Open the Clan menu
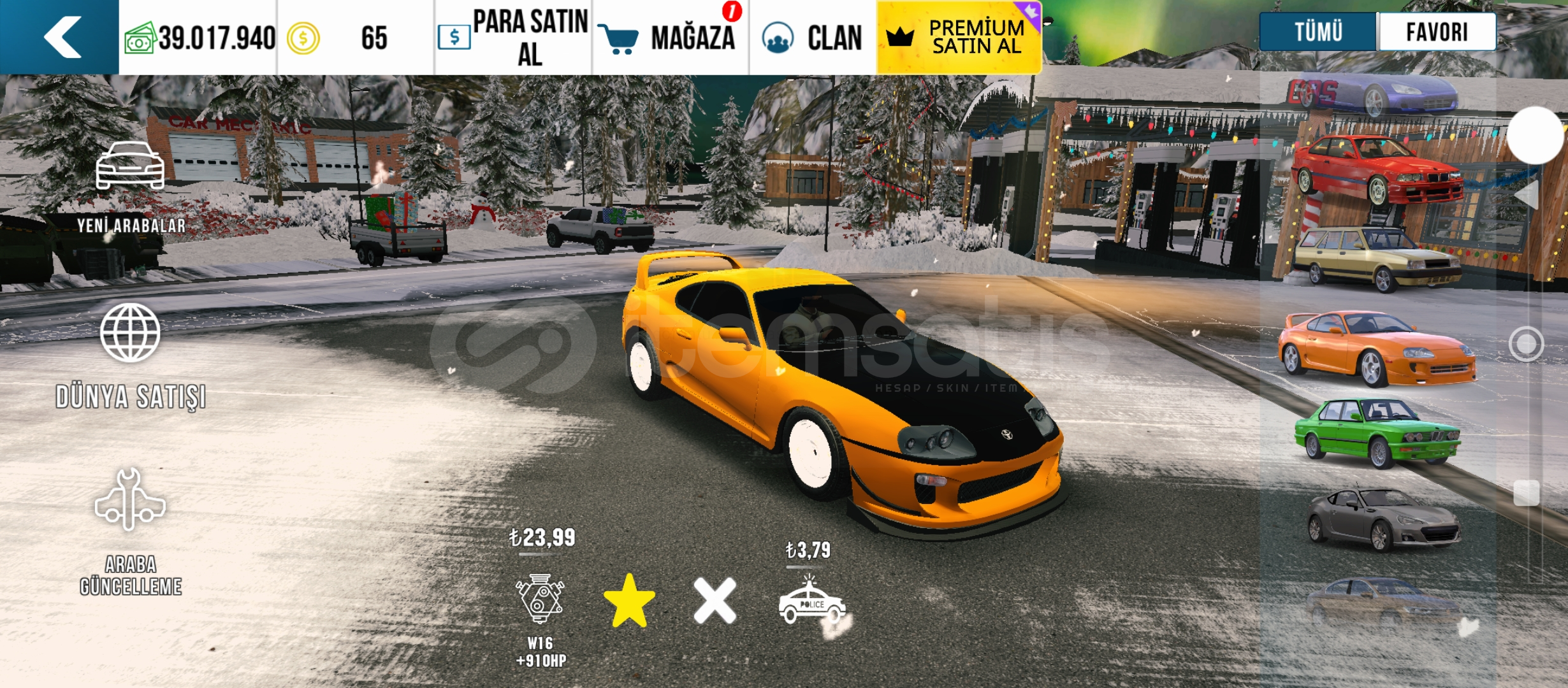This screenshot has height=688, width=1568. tap(813, 38)
